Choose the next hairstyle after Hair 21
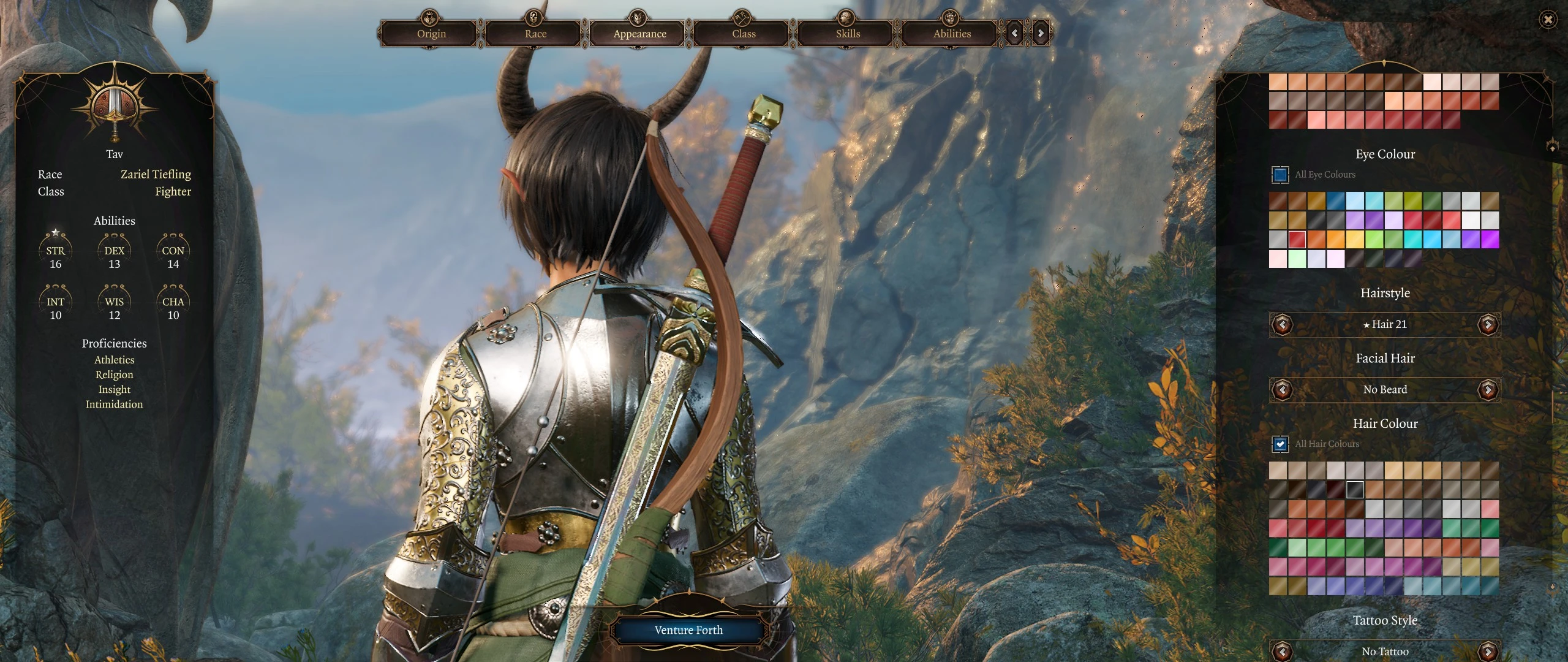The image size is (1568, 662). pos(1488,324)
